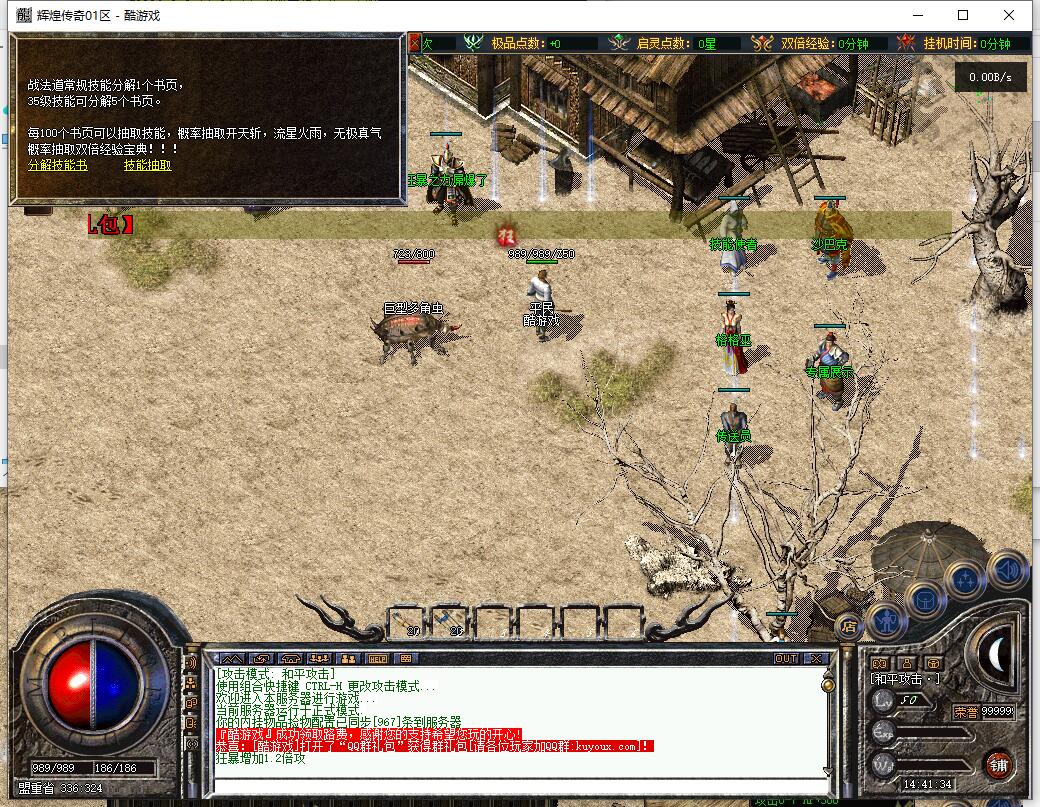Select the second hotbar item slot
Viewport: 1040px width, 807px height.
[x=452, y=622]
